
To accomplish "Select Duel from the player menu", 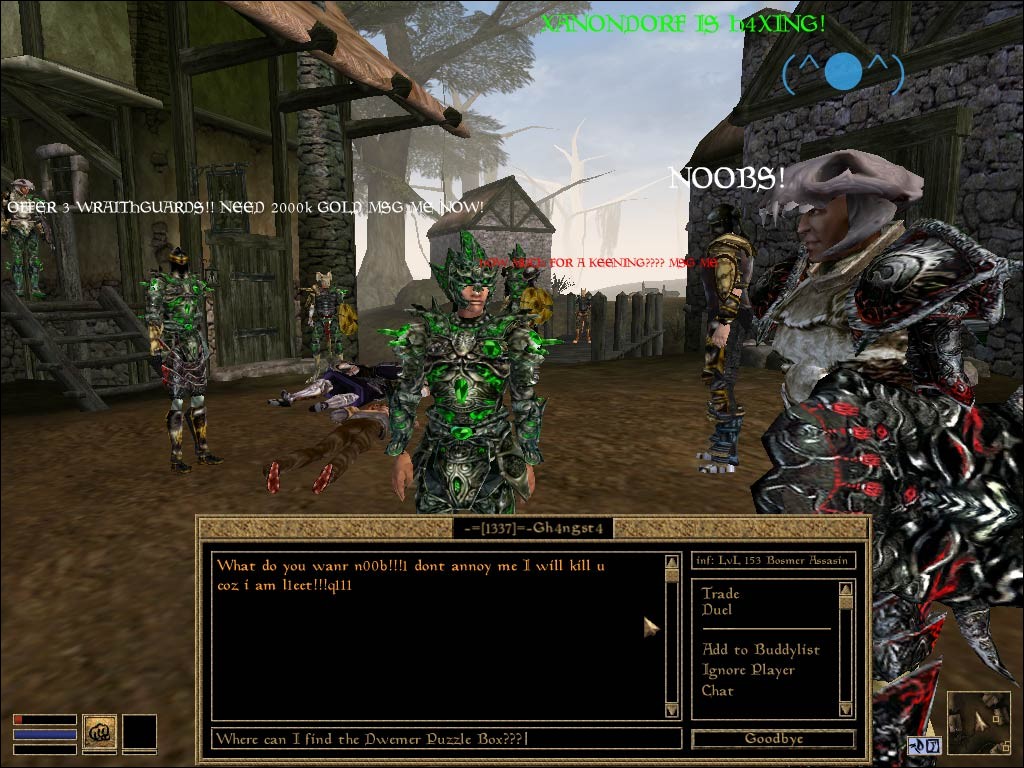I will point(717,610).
